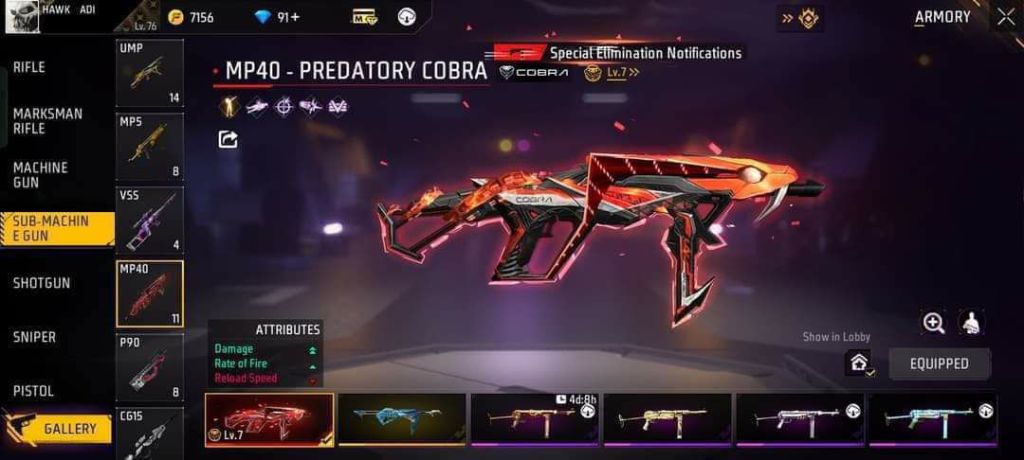Select the UMP weapon tile
This screenshot has height=460, width=1024.
[x=149, y=73]
